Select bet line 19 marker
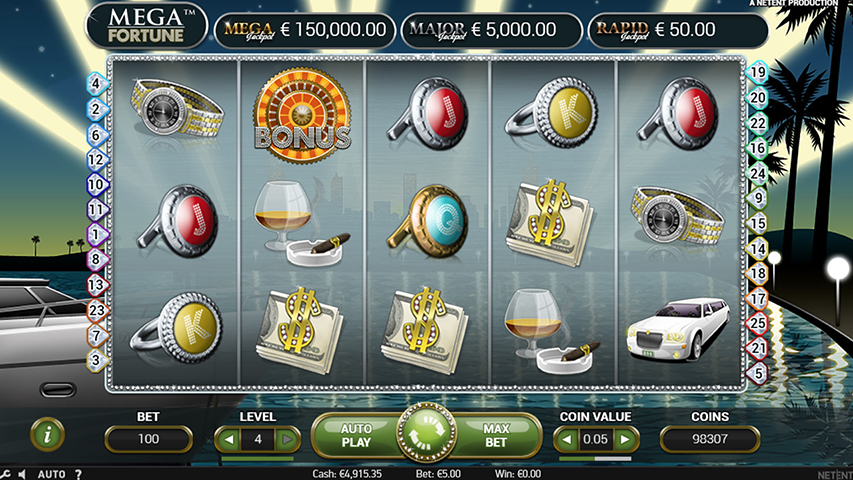 [758, 72]
